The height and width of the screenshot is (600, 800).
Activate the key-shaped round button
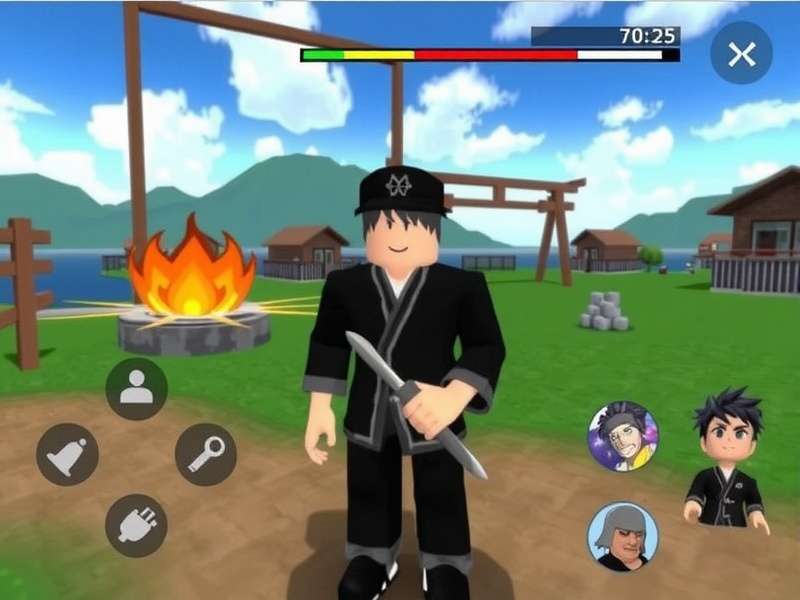coord(206,454)
